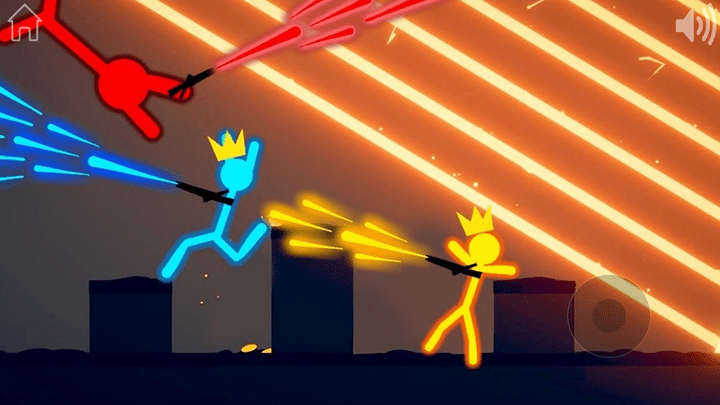Toggle the sound speaker icon

tap(695, 26)
